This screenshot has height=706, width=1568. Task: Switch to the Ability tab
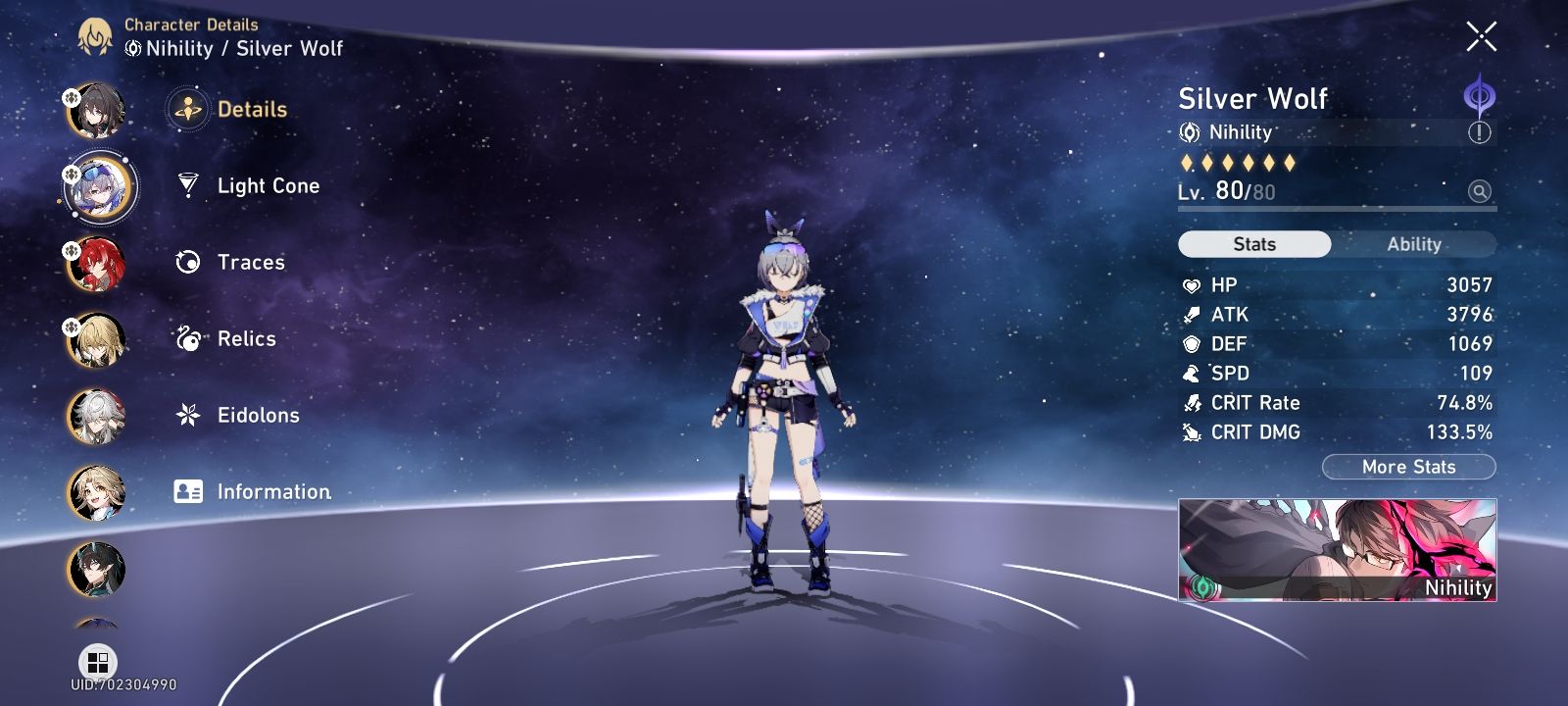click(x=1415, y=244)
